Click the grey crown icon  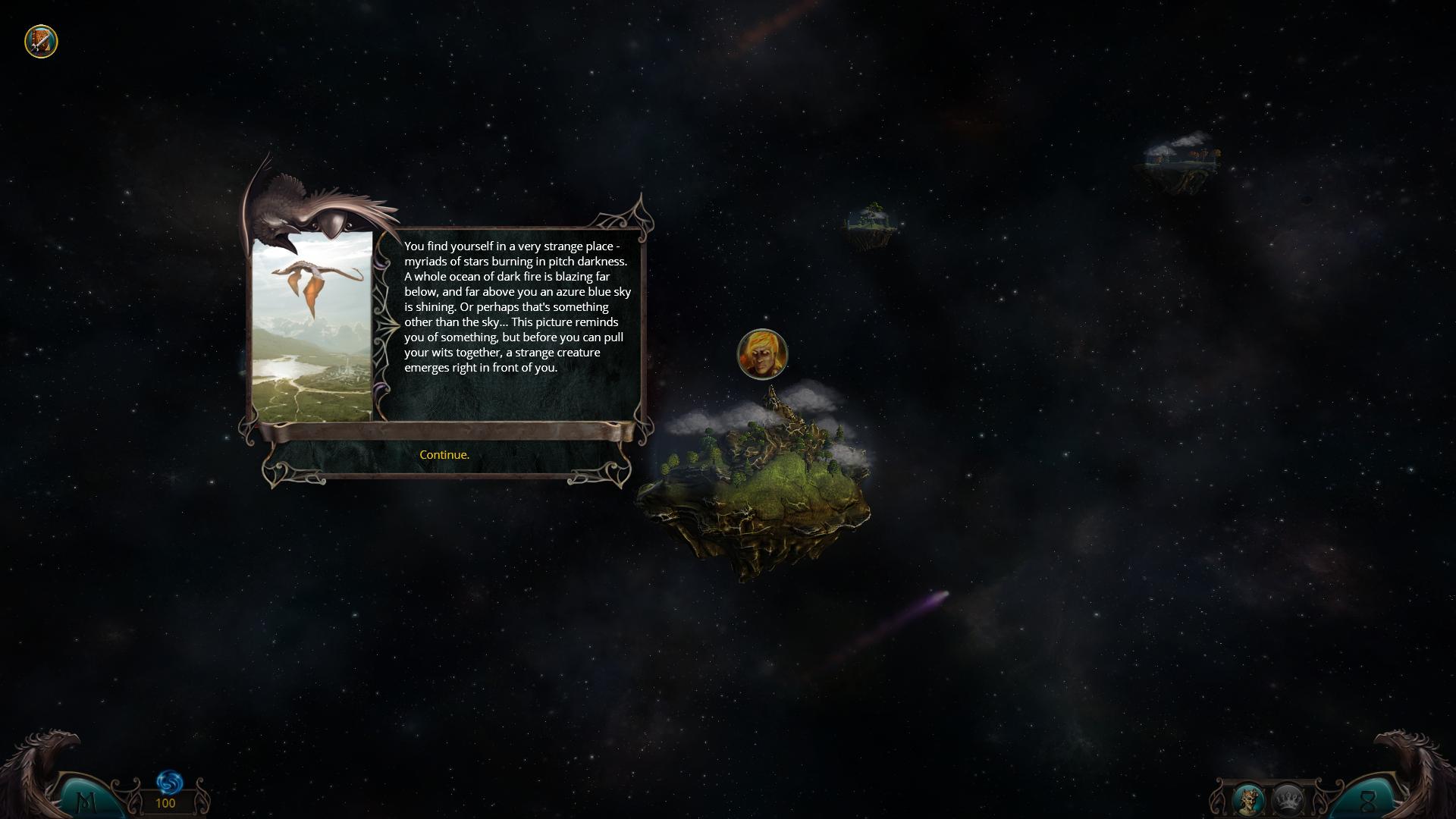click(x=1288, y=799)
